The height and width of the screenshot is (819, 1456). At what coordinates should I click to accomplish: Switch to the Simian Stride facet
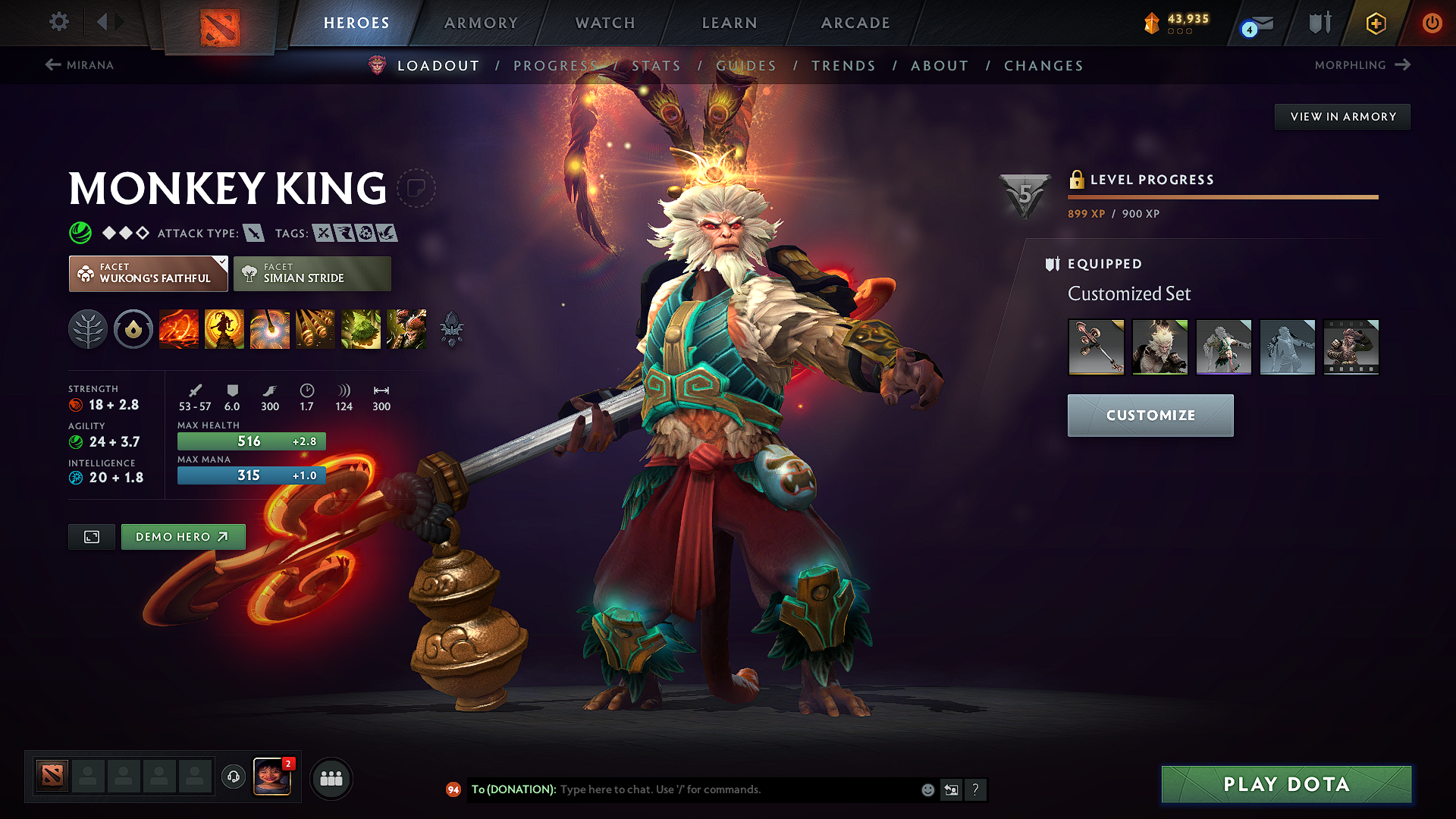pyautogui.click(x=312, y=273)
